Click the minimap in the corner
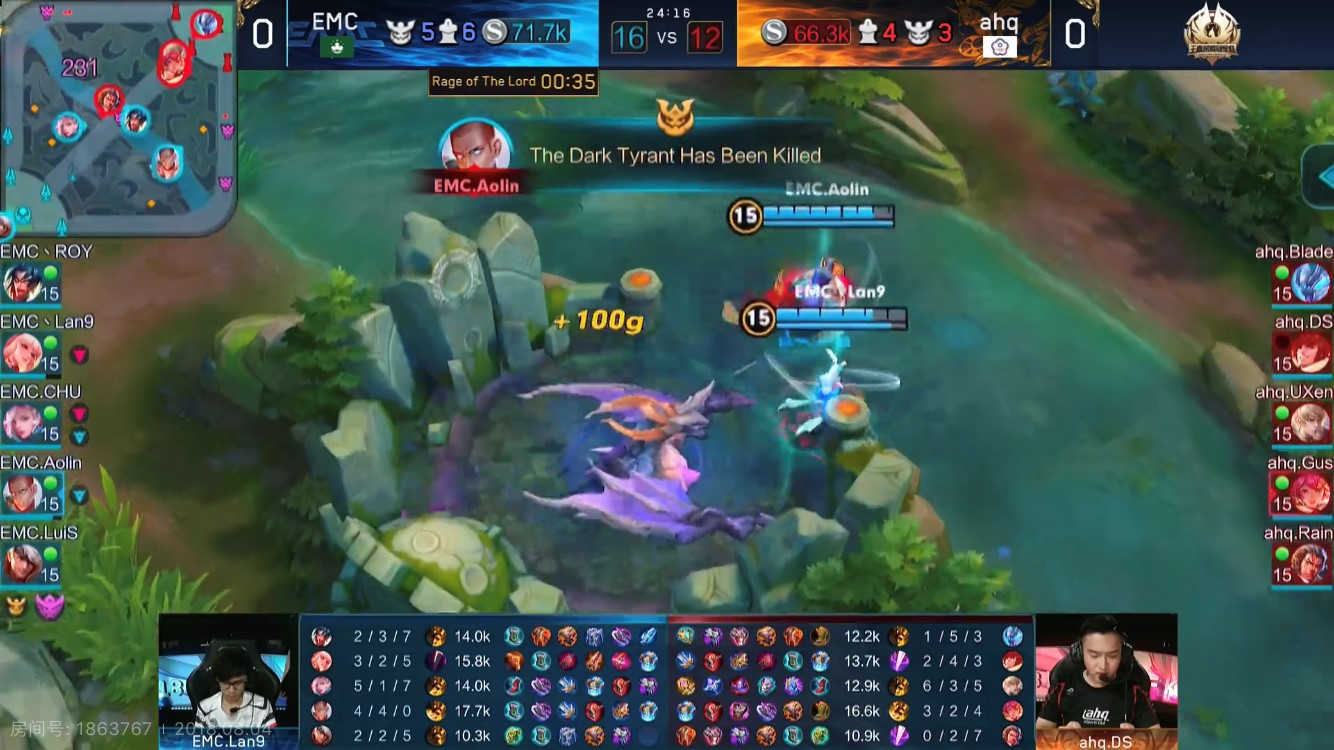 (118, 115)
